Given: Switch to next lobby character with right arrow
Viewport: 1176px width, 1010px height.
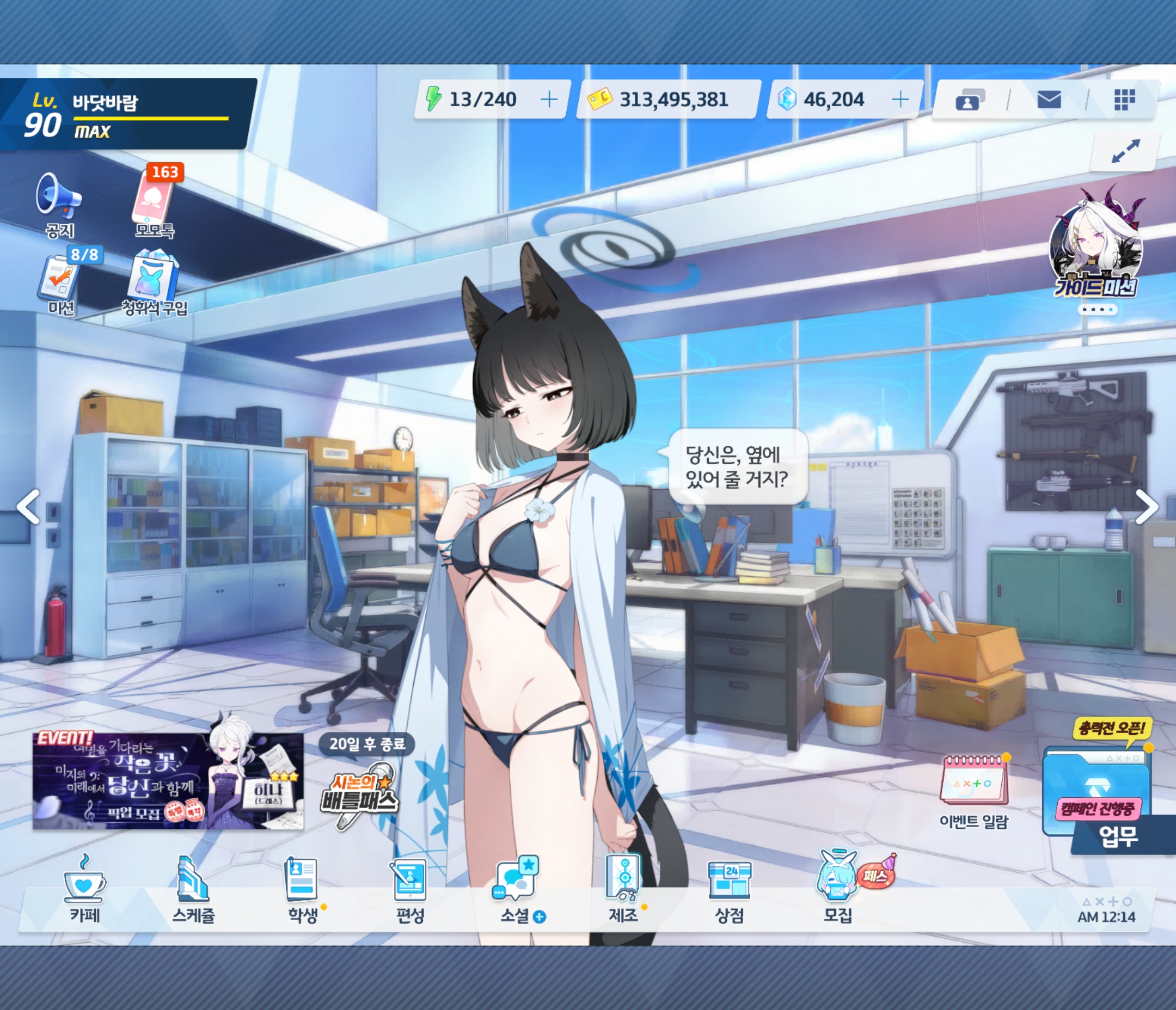Looking at the screenshot, I should pyautogui.click(x=1146, y=506).
